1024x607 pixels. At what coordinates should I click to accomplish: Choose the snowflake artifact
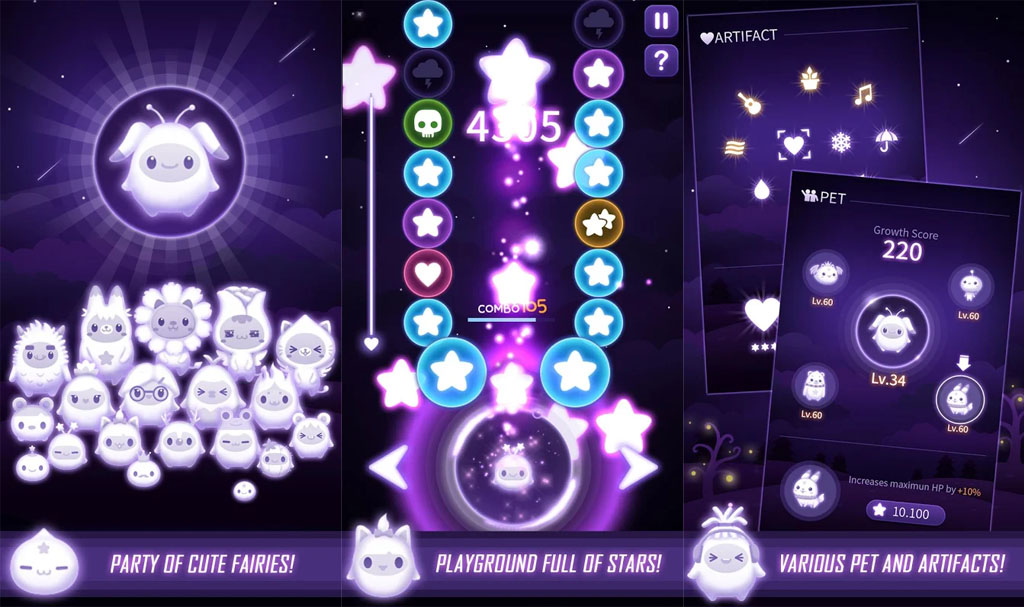click(x=841, y=143)
